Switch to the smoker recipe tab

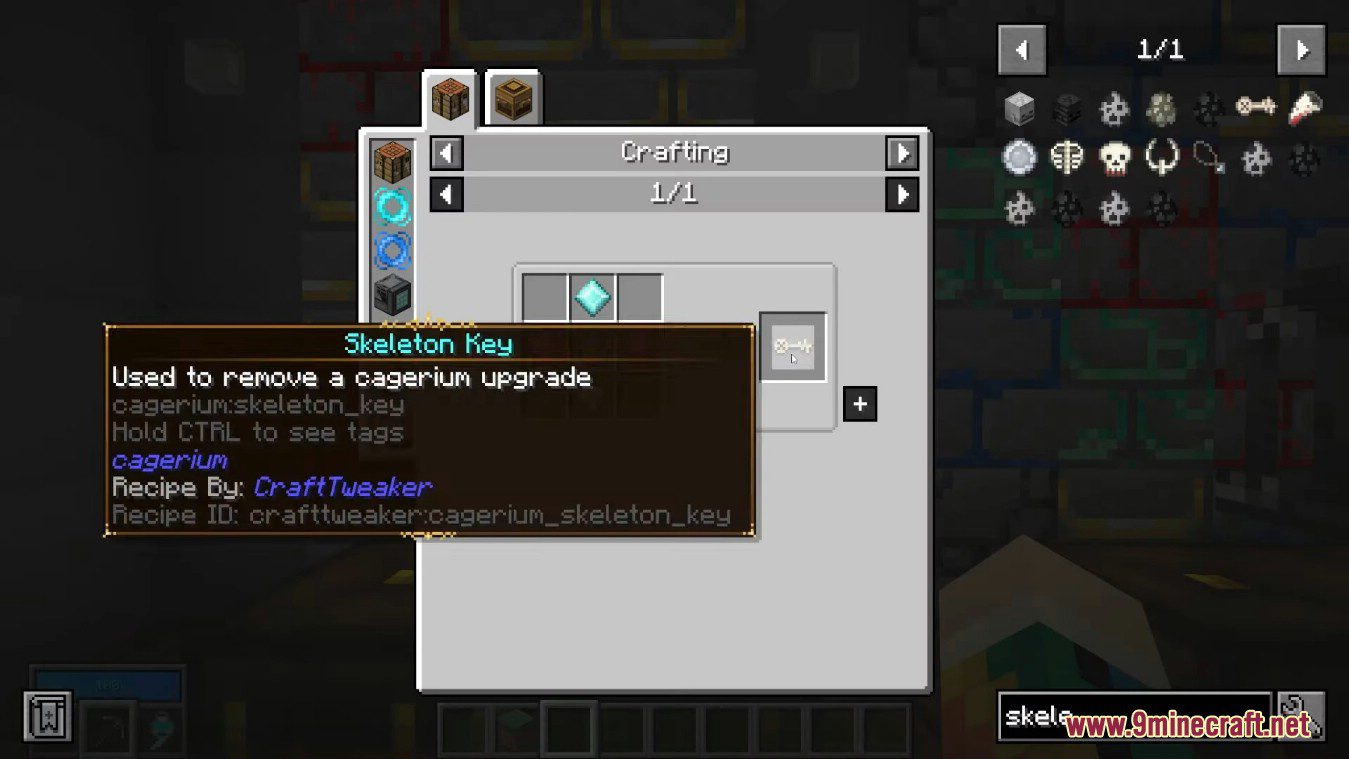tap(513, 96)
